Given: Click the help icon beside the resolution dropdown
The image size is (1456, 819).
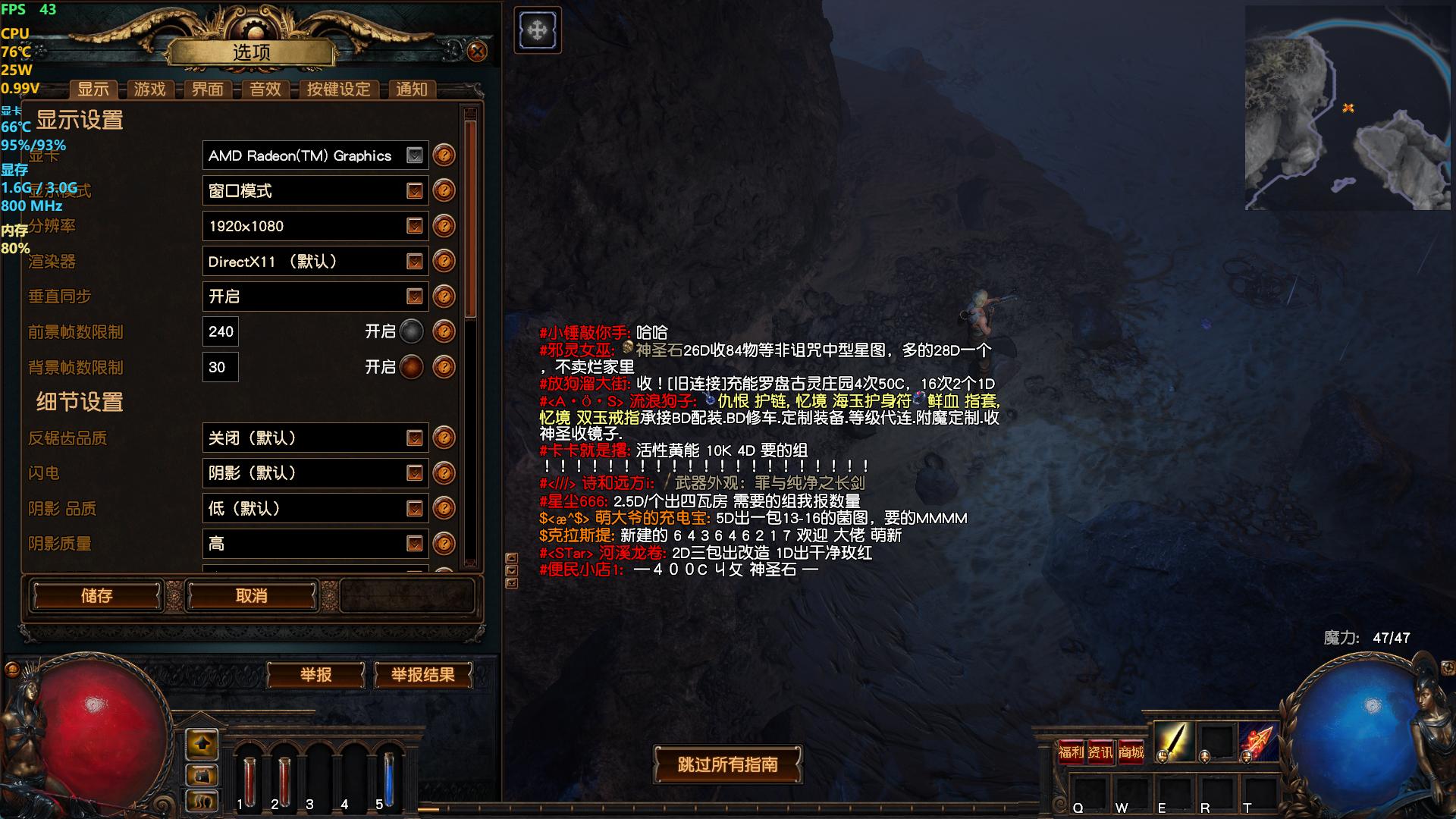Looking at the screenshot, I should pos(444,226).
